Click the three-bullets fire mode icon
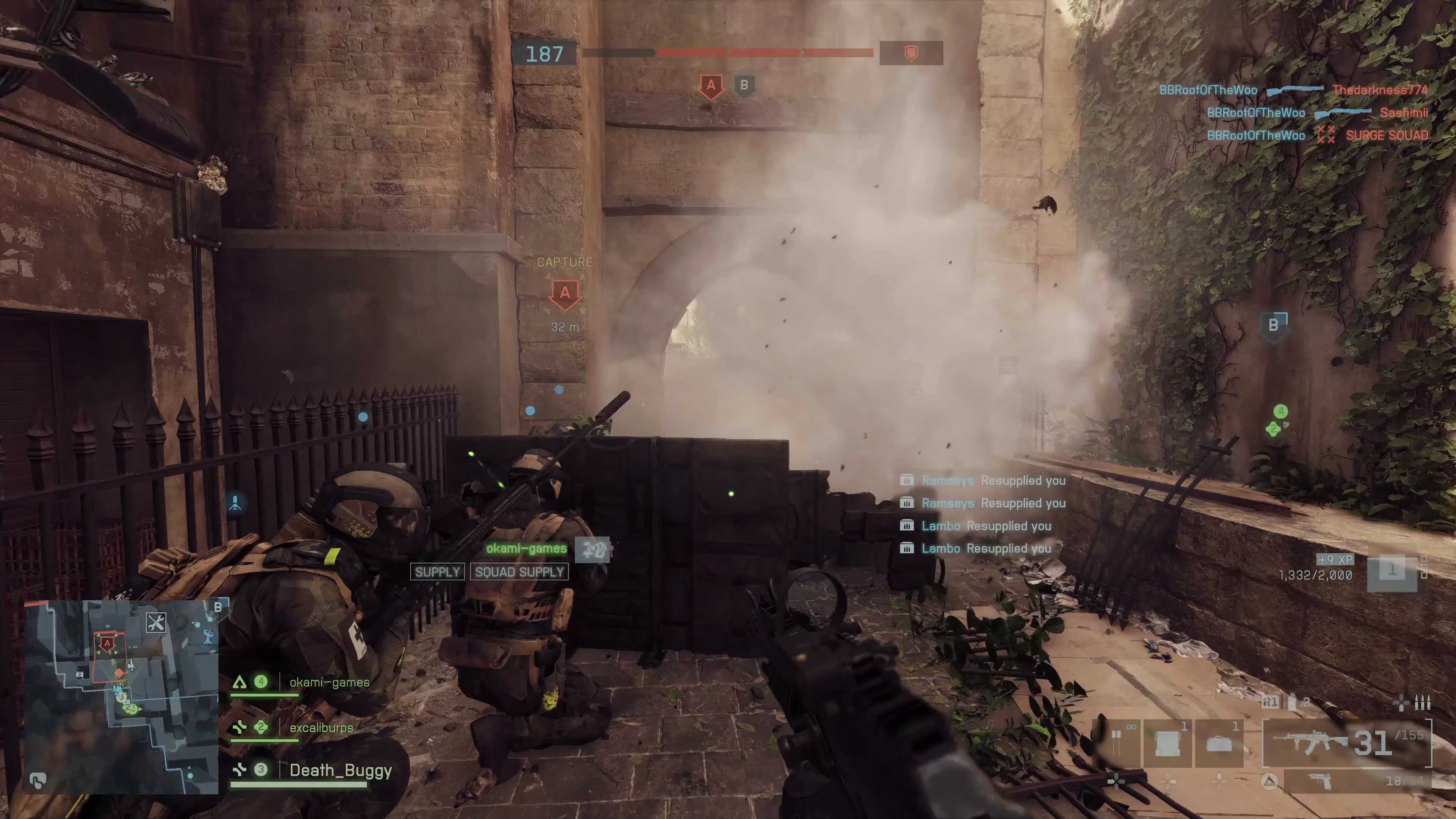Image resolution: width=1456 pixels, height=819 pixels. (x=1422, y=703)
